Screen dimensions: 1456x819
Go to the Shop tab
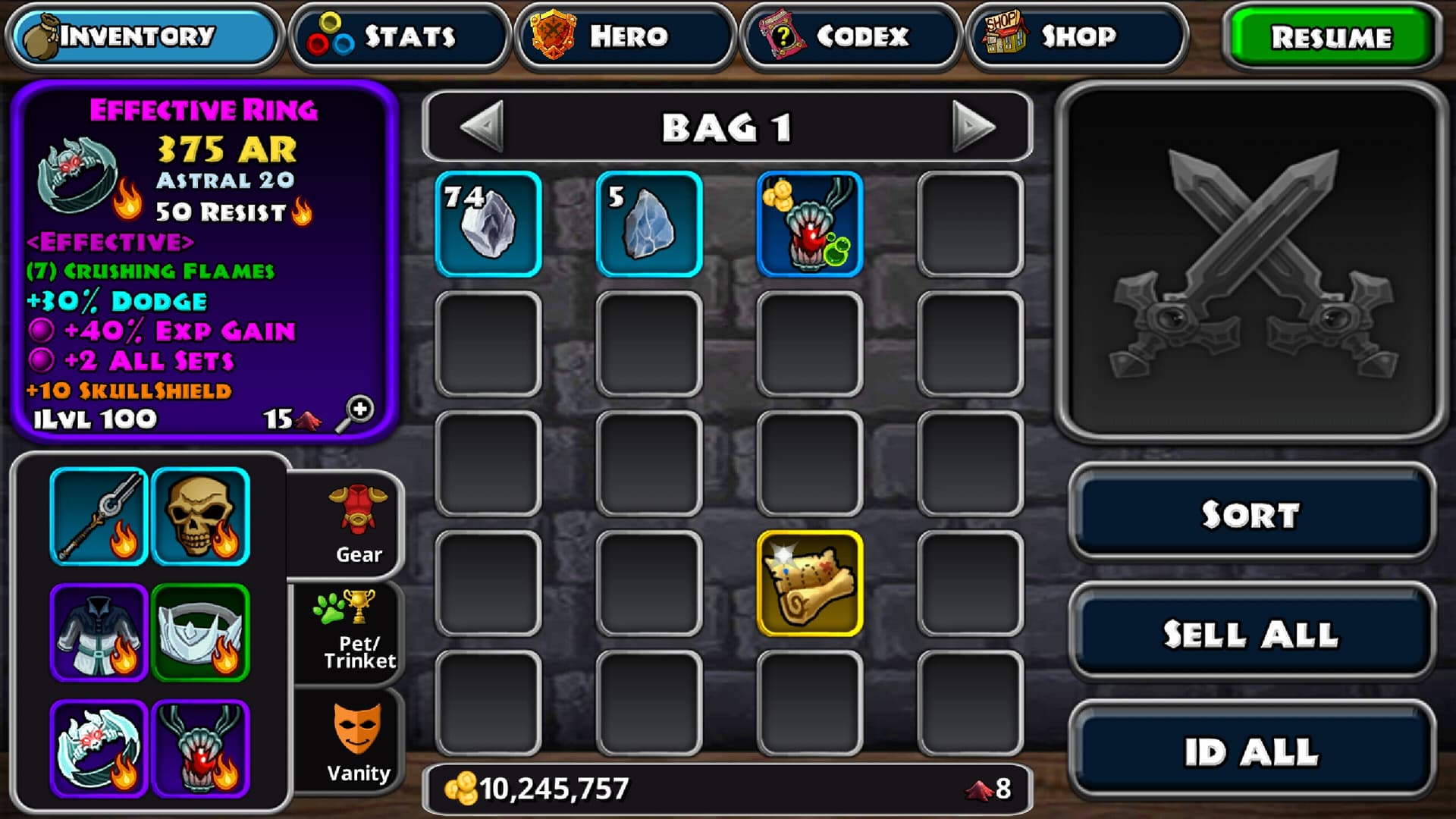1076,36
